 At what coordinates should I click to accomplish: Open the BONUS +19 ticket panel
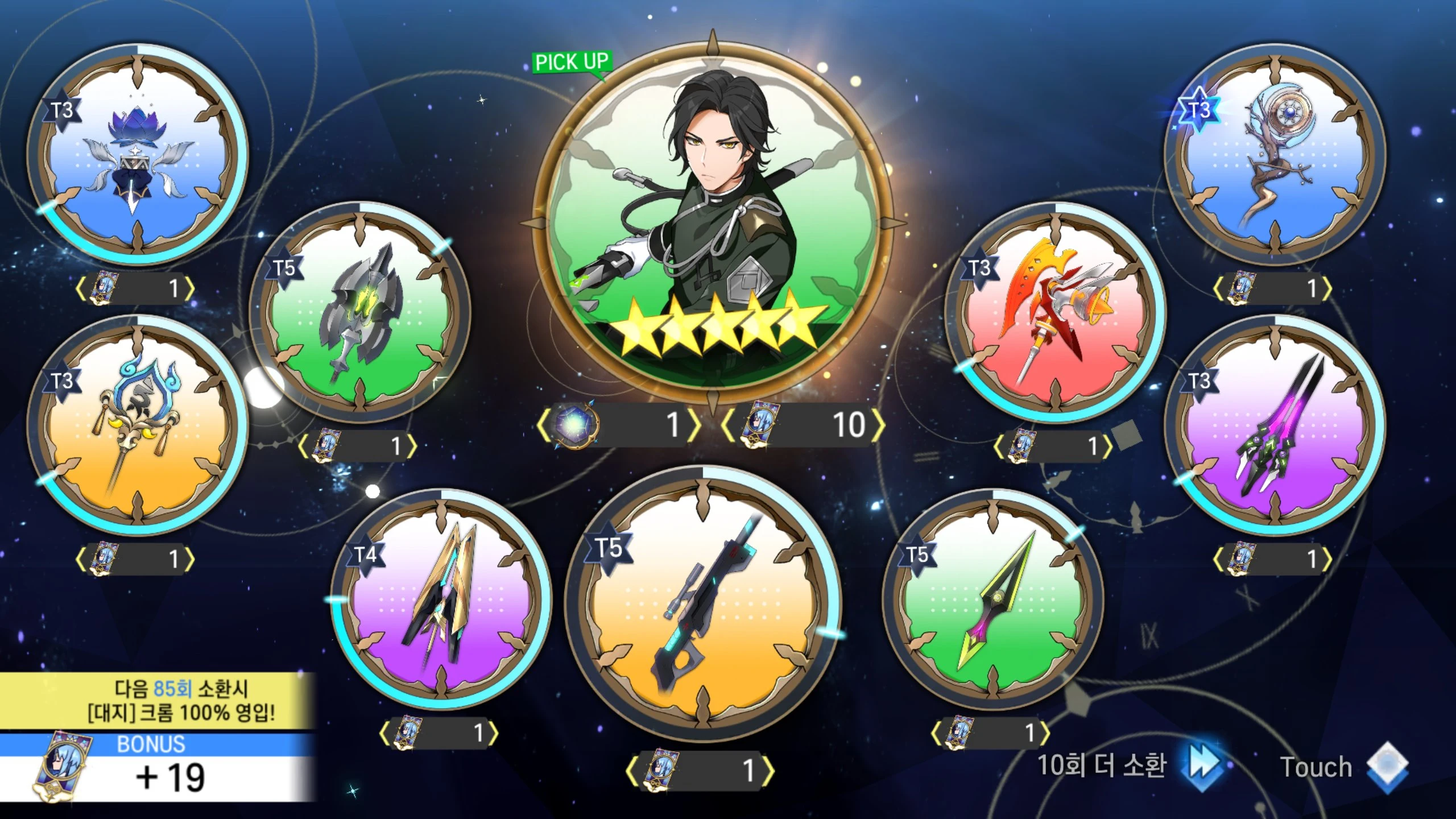(x=156, y=768)
